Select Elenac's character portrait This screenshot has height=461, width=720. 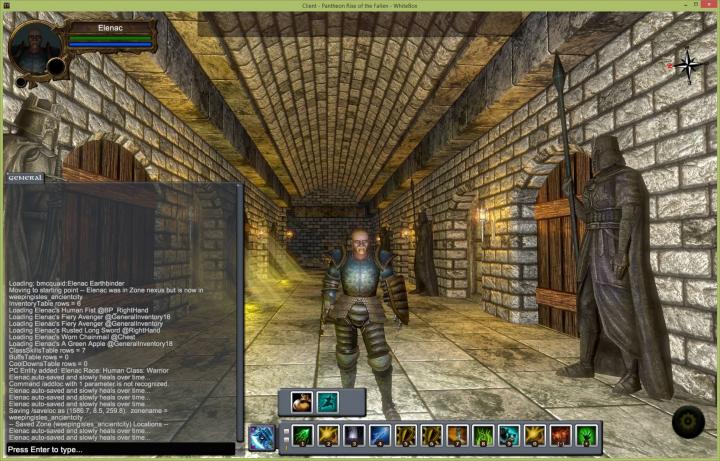pos(36,47)
